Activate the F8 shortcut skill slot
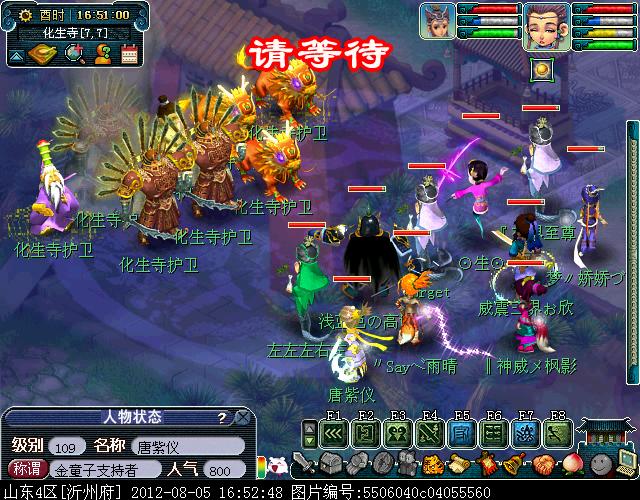This screenshot has width=640, height=500. [x=557, y=434]
